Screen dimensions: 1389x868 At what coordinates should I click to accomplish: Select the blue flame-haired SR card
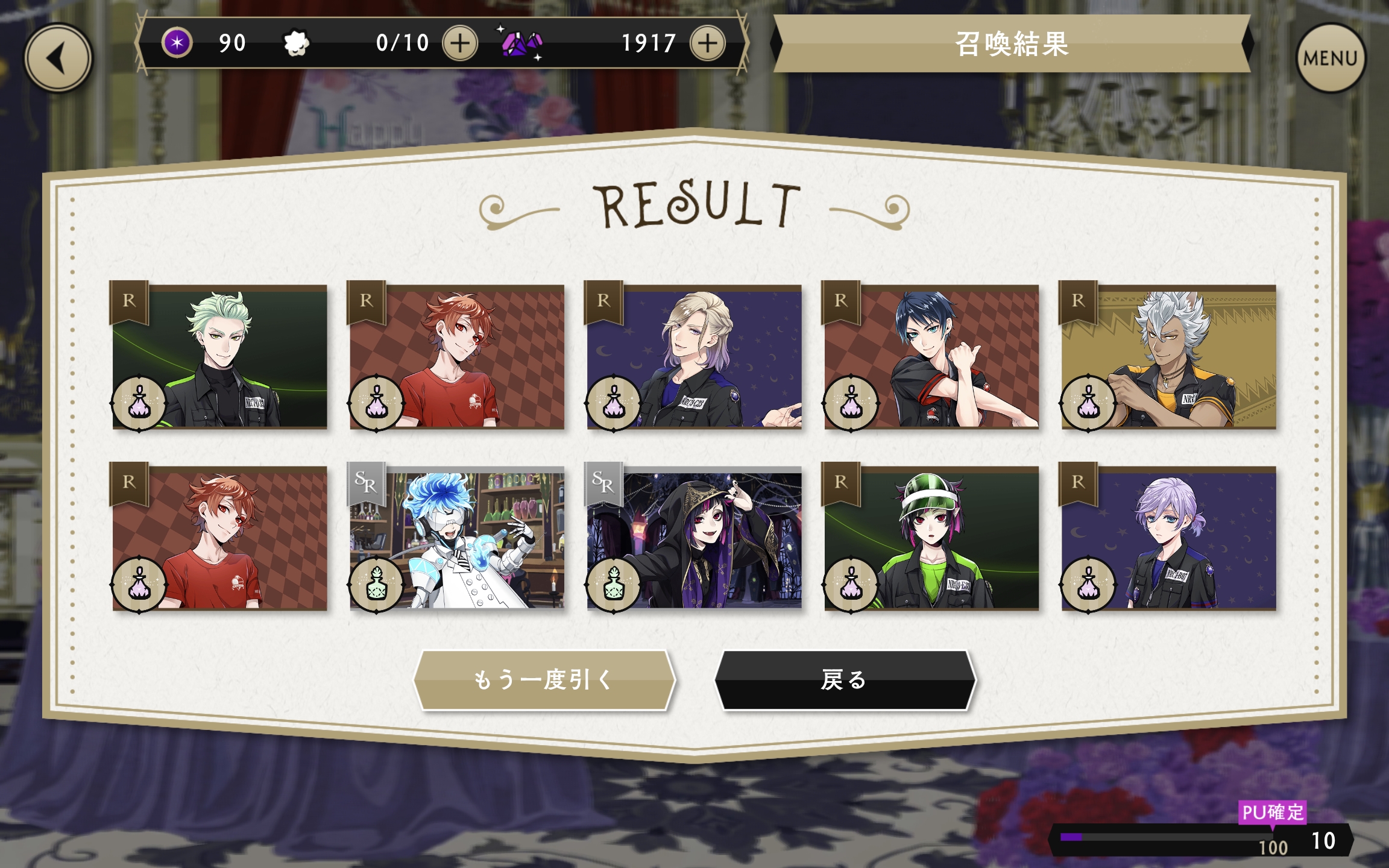pyautogui.click(x=457, y=538)
